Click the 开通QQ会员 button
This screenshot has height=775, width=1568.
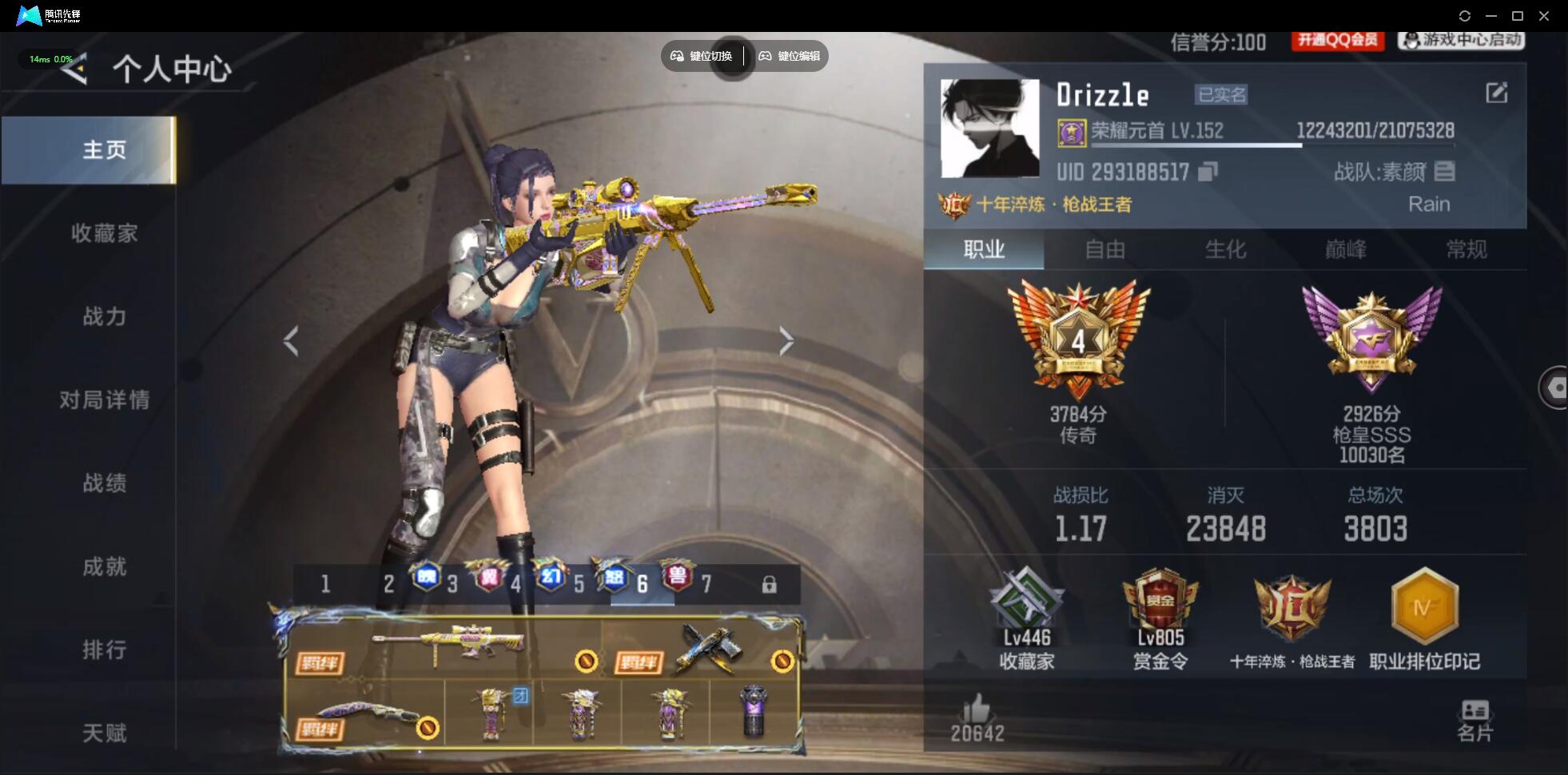click(1338, 40)
